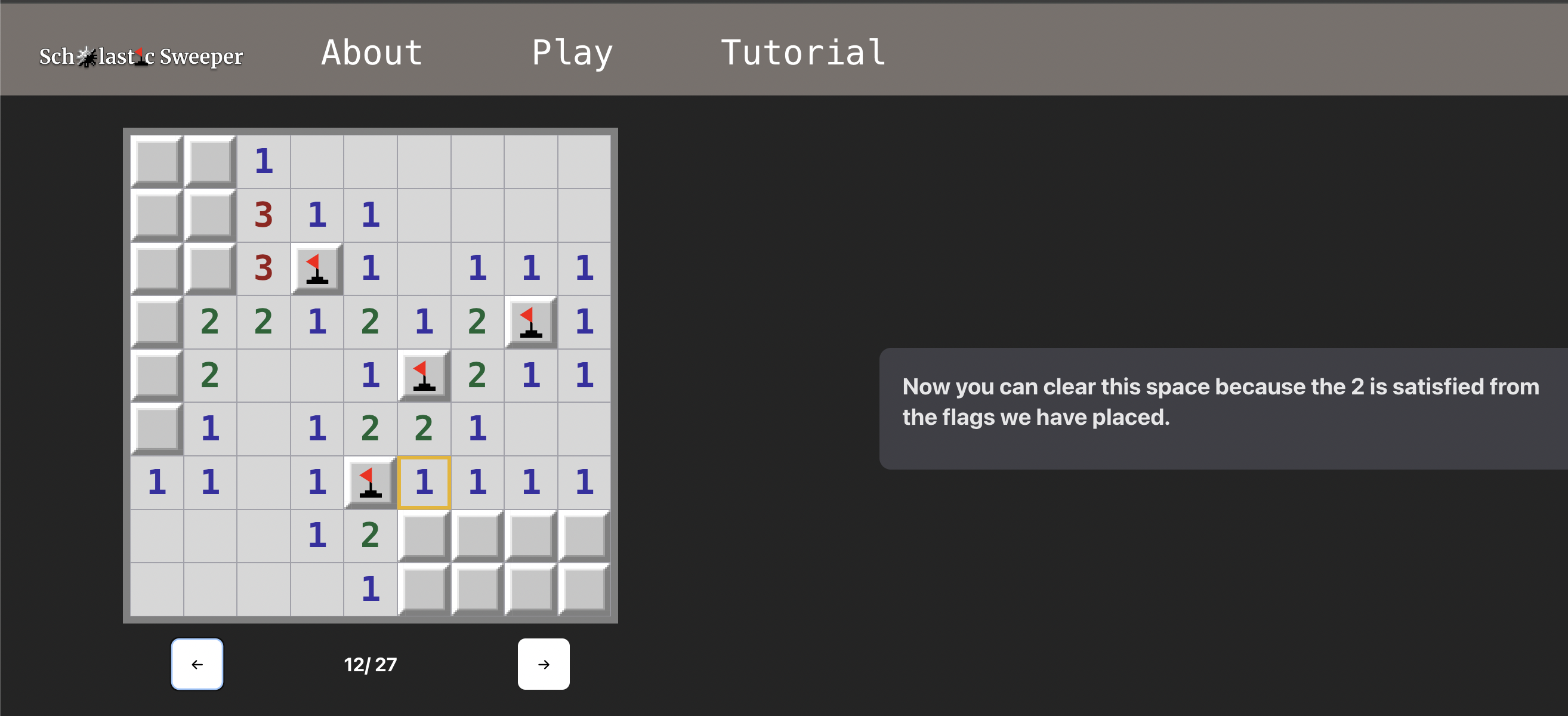This screenshot has height=716, width=1568.
Task: Click the unrevealed tile below the left 1 column
Action: tap(156, 427)
